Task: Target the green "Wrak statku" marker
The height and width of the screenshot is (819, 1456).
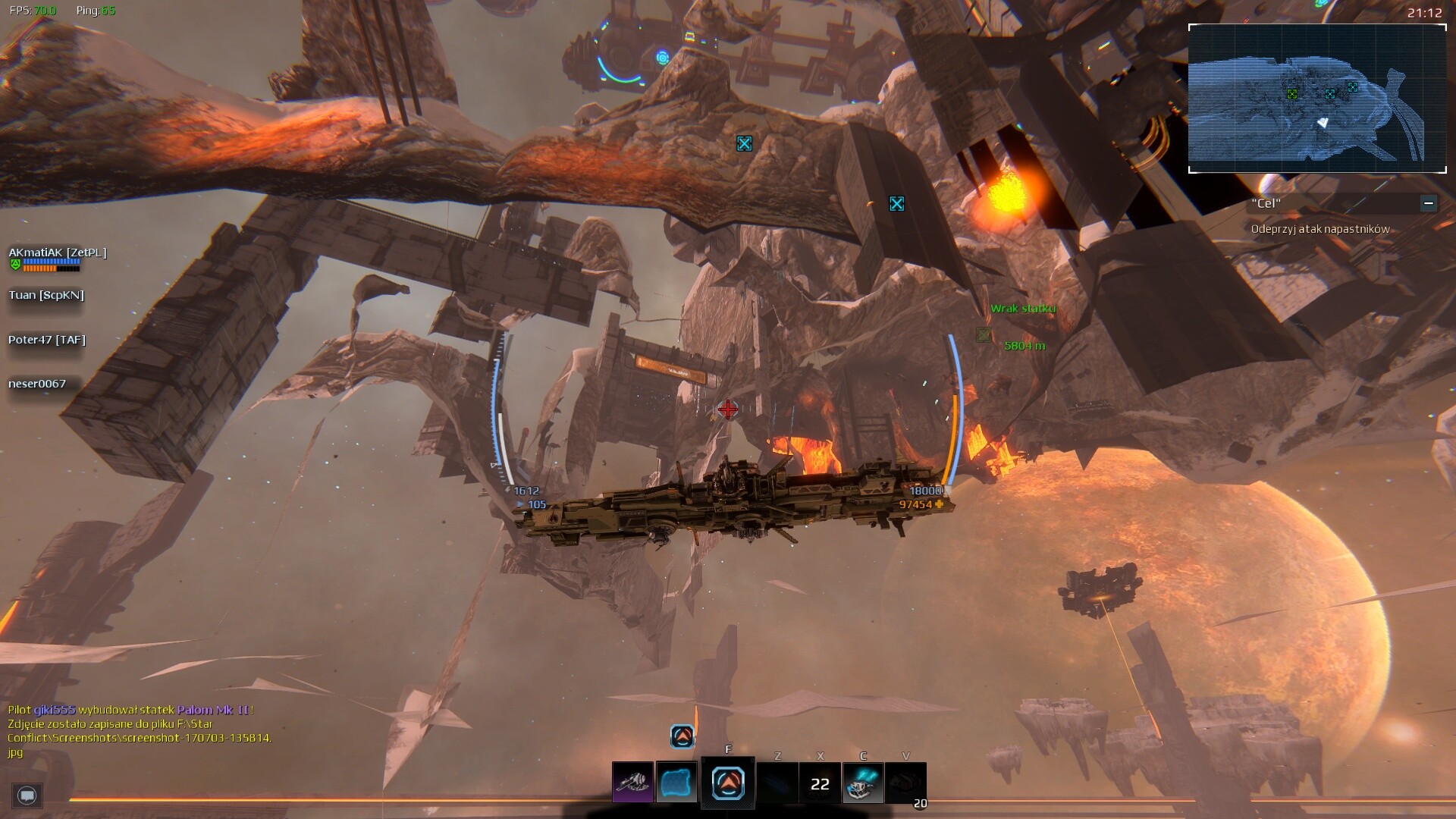Action: coord(984,334)
